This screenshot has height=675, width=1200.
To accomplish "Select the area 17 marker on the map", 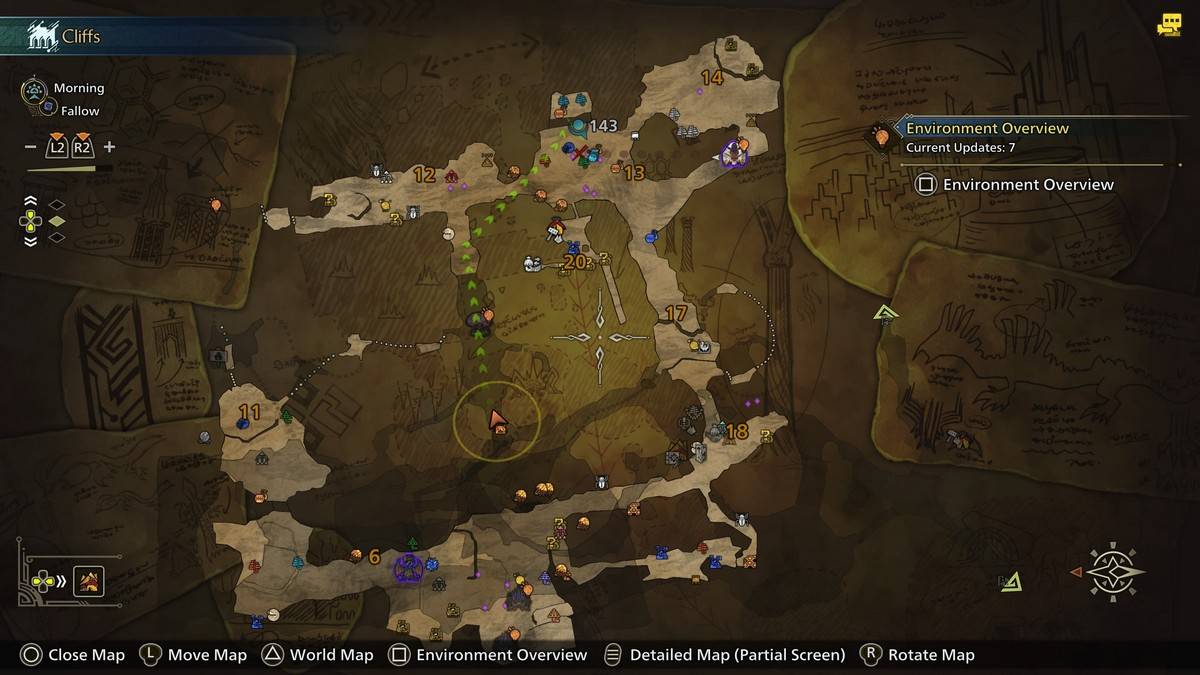I will [x=676, y=314].
